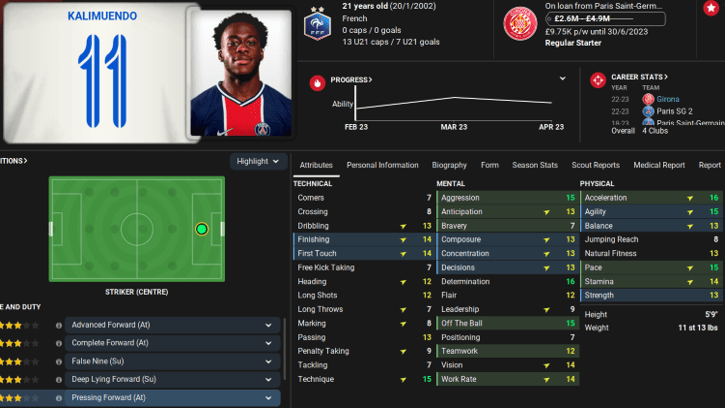725x408 pixels.
Task: Click the Progress chart dropdown arrow
Action: coord(563,79)
